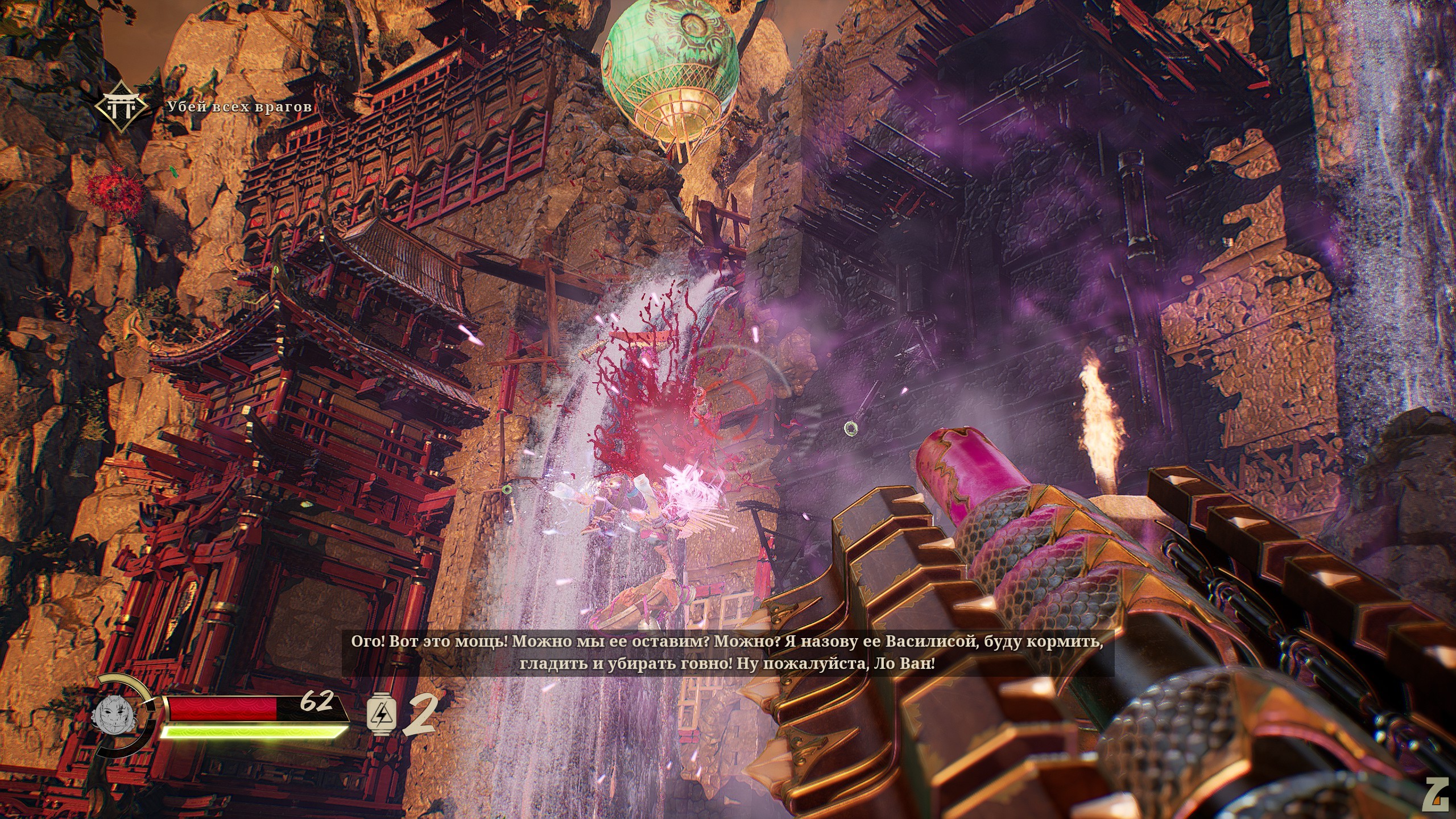This screenshot has width=1456, height=819.
Task: Select the torii gate objective tracker icon
Action: click(x=122, y=106)
